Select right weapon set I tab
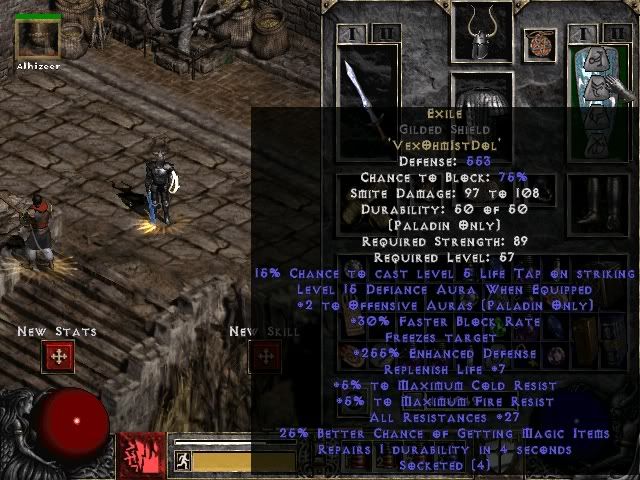Screen dimensions: 640x480 point(585,33)
